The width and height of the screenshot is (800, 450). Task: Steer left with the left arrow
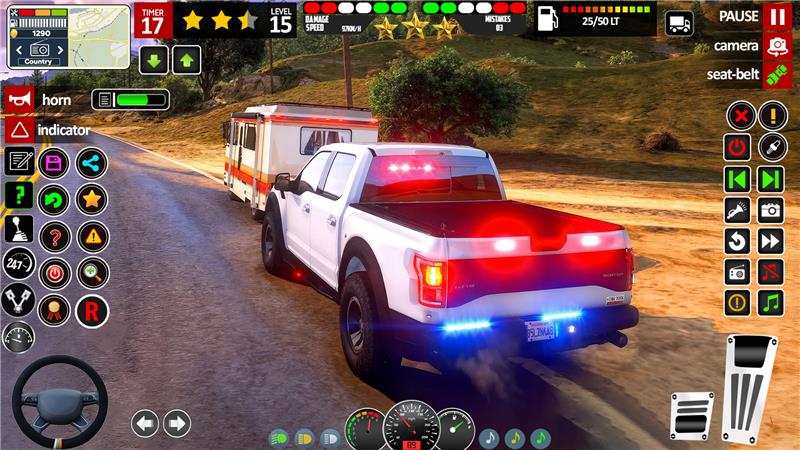click(145, 423)
